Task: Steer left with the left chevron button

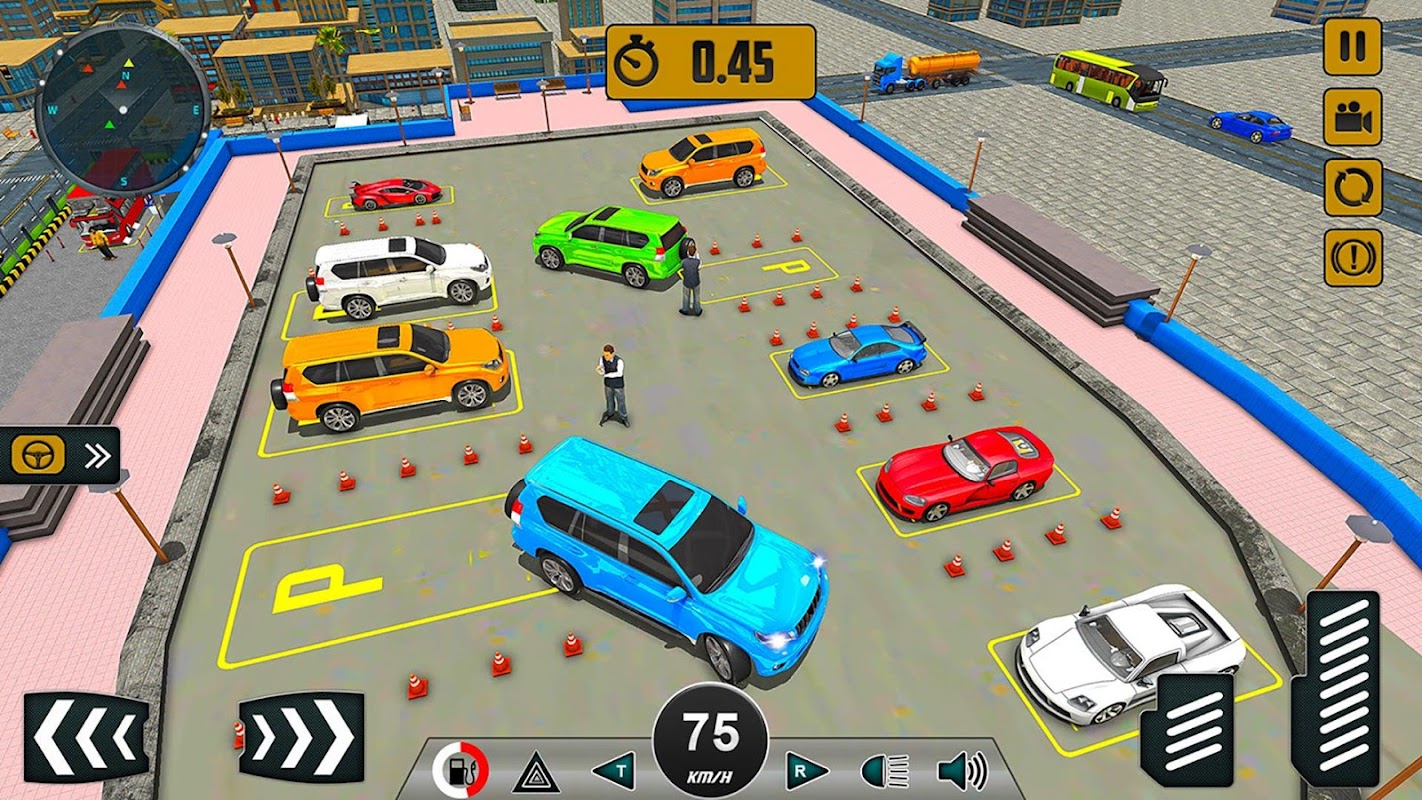Action: coord(86,737)
